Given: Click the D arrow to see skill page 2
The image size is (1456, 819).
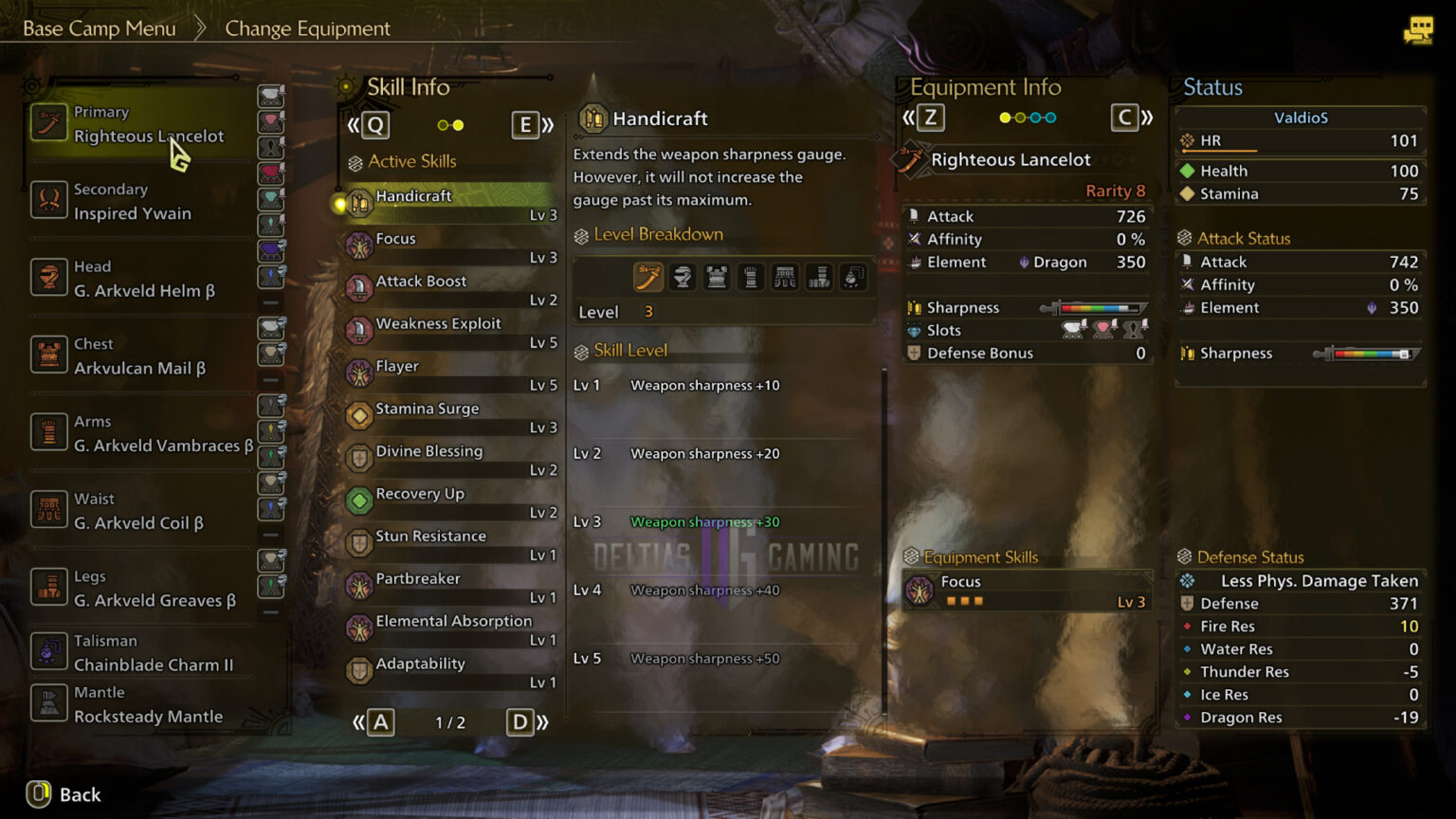Looking at the screenshot, I should pos(519,721).
